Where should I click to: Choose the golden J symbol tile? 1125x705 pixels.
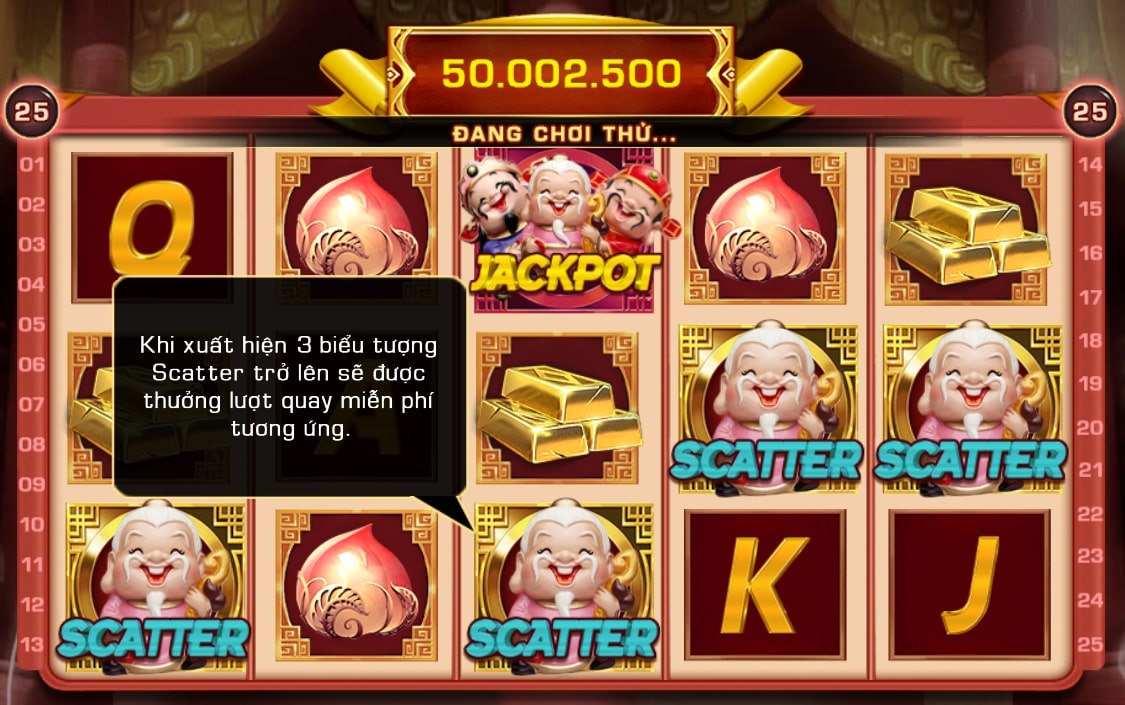click(968, 586)
